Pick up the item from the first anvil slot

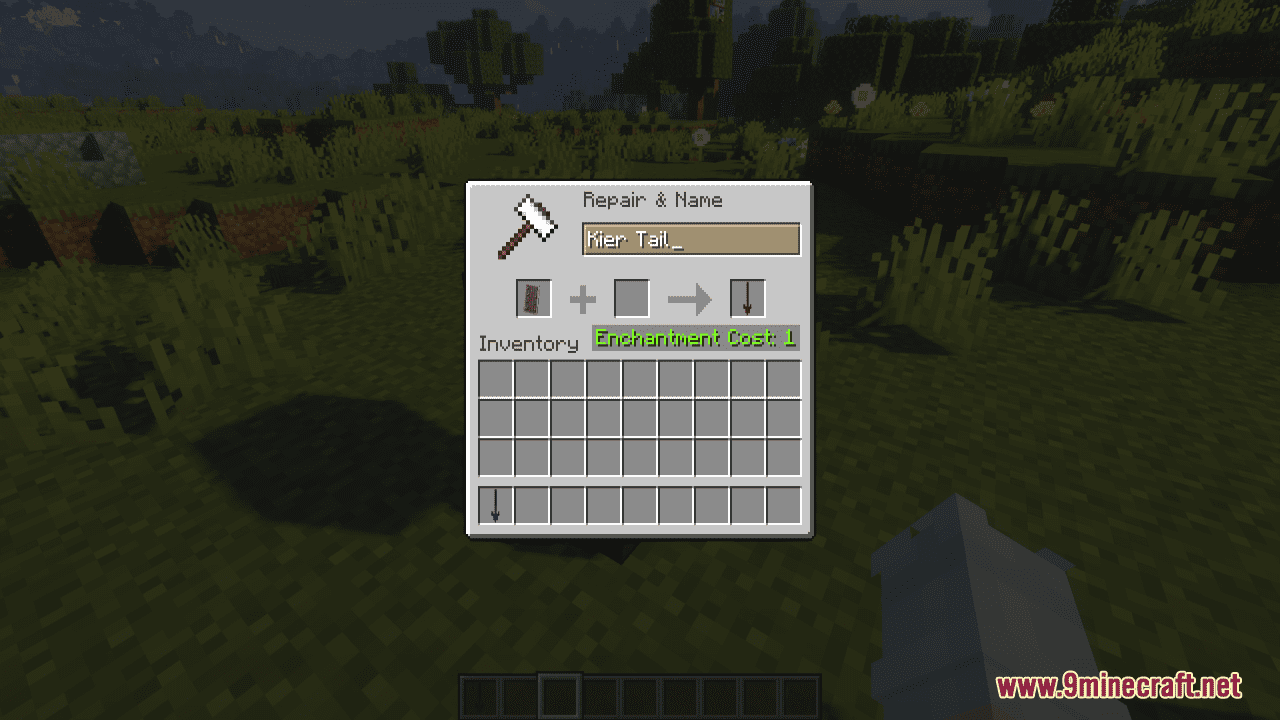(x=531, y=298)
